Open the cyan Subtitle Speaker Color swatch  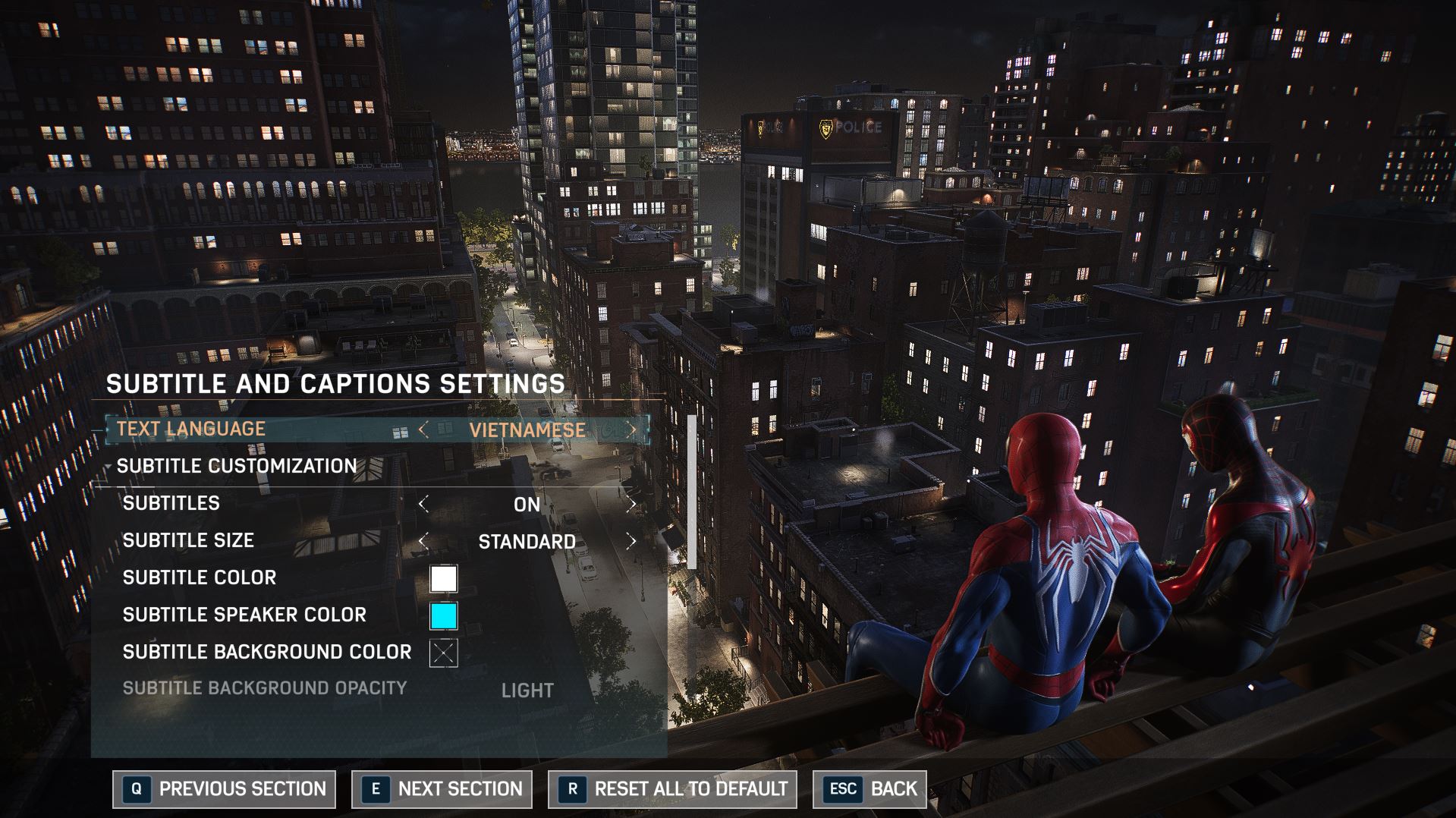coord(444,616)
